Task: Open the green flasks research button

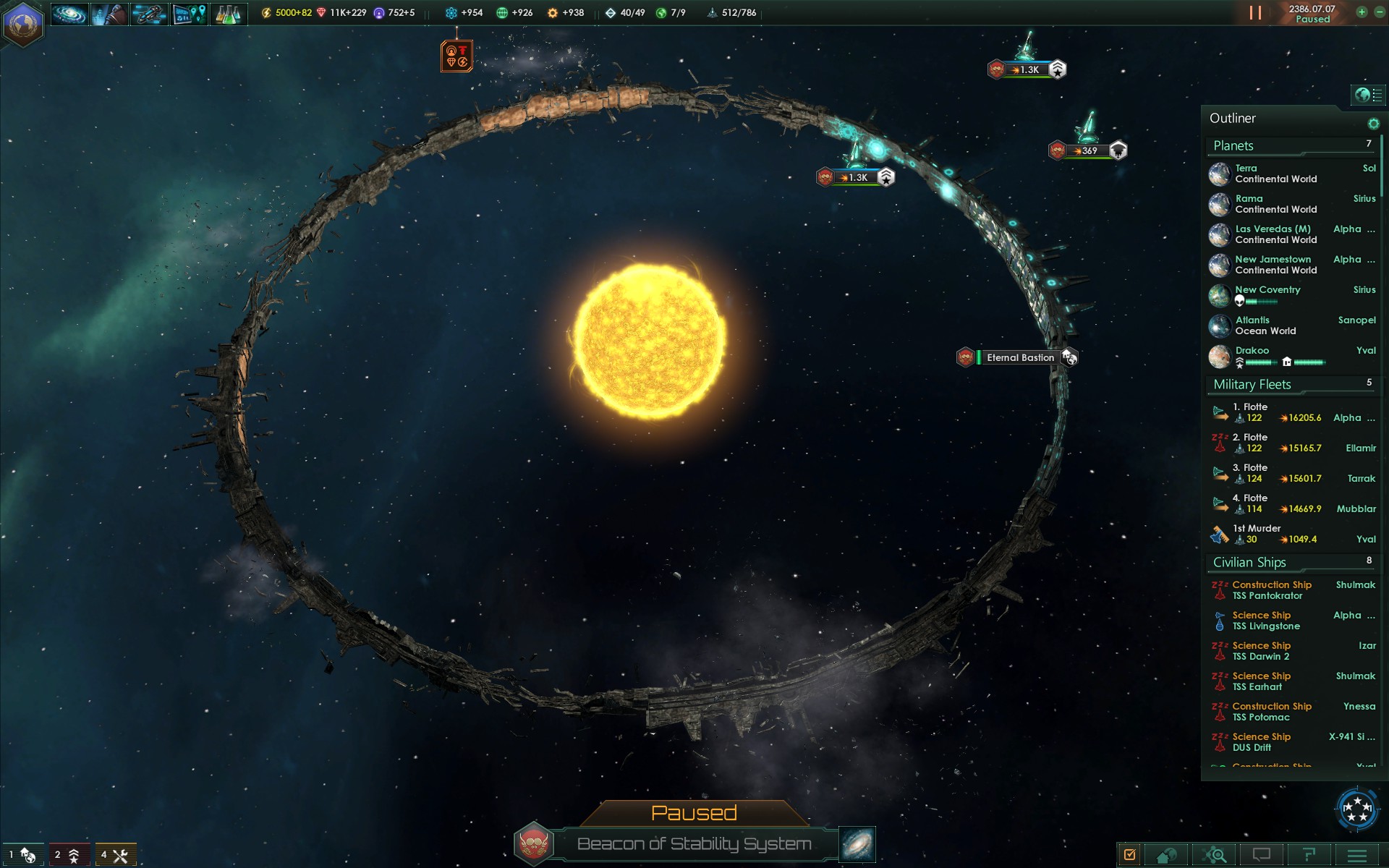Action: coord(228,14)
